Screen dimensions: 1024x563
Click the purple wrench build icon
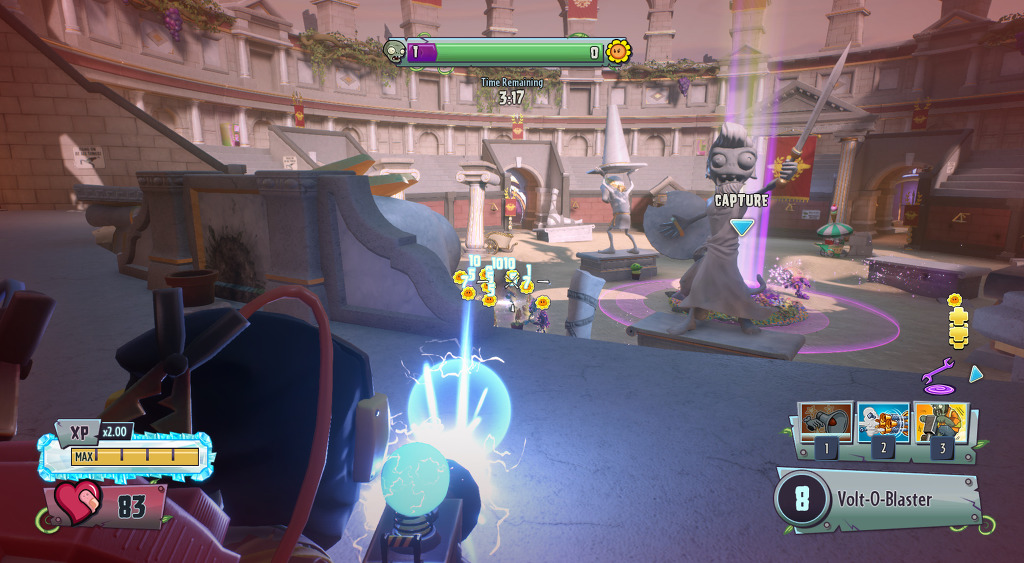pyautogui.click(x=936, y=377)
